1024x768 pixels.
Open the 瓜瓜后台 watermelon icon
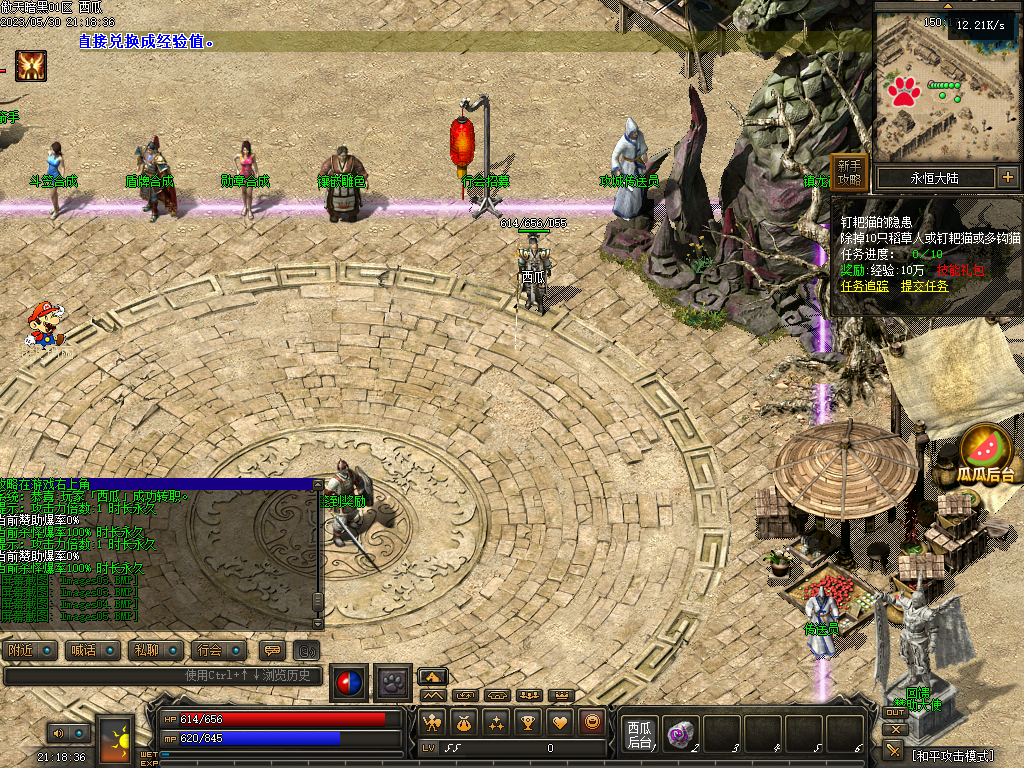[985, 452]
